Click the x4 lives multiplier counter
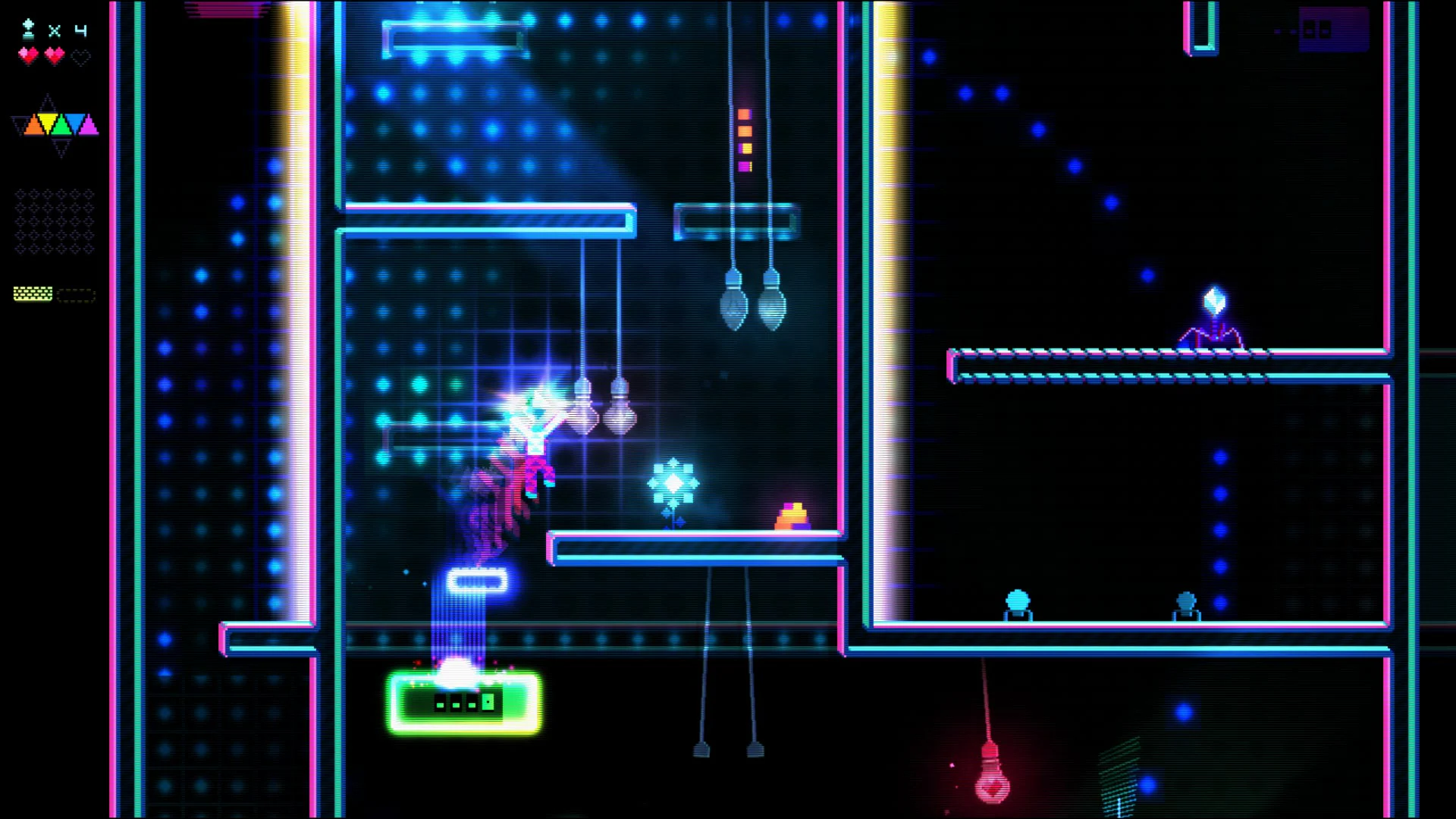This screenshot has height=819, width=1456. (67, 30)
